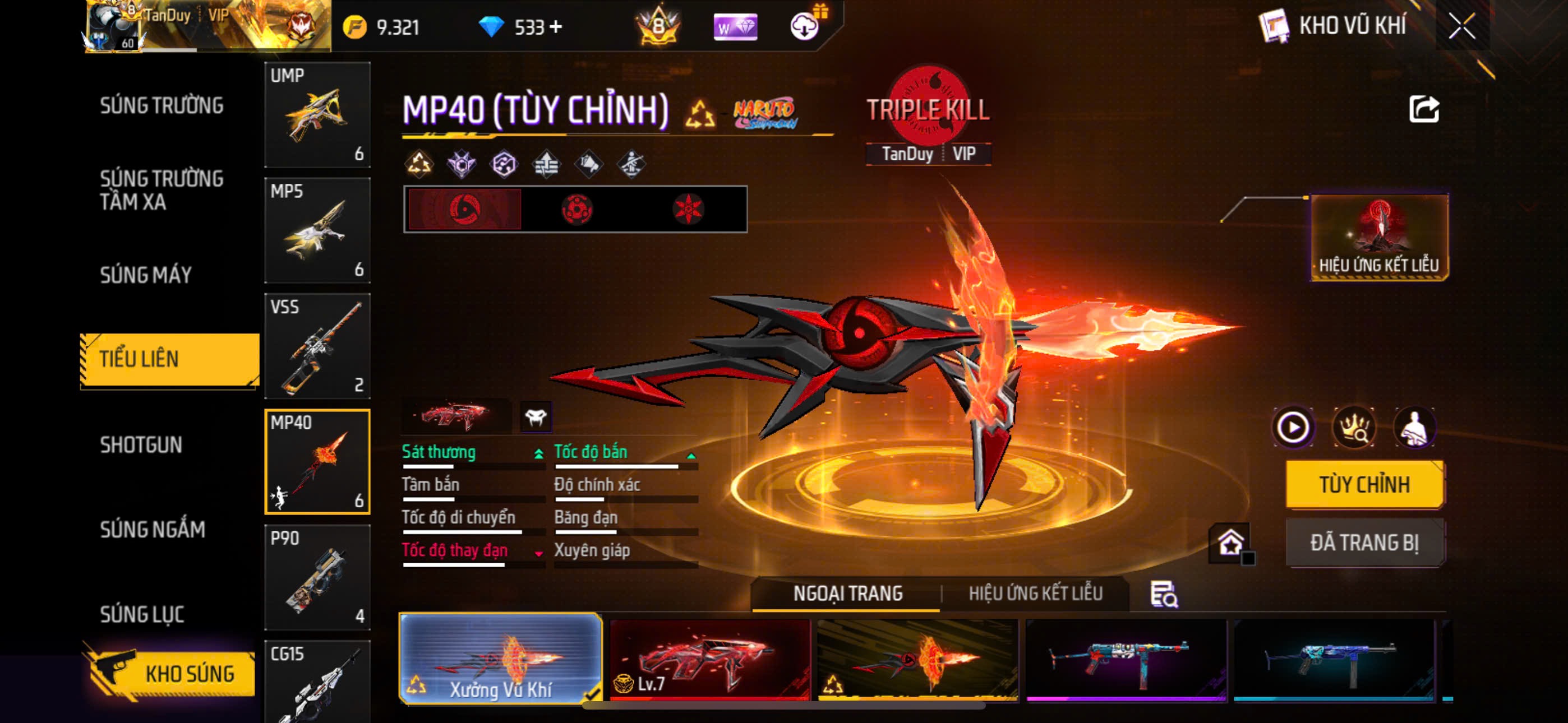
Task: Add diamonds with the plus button
Action: [x=555, y=27]
